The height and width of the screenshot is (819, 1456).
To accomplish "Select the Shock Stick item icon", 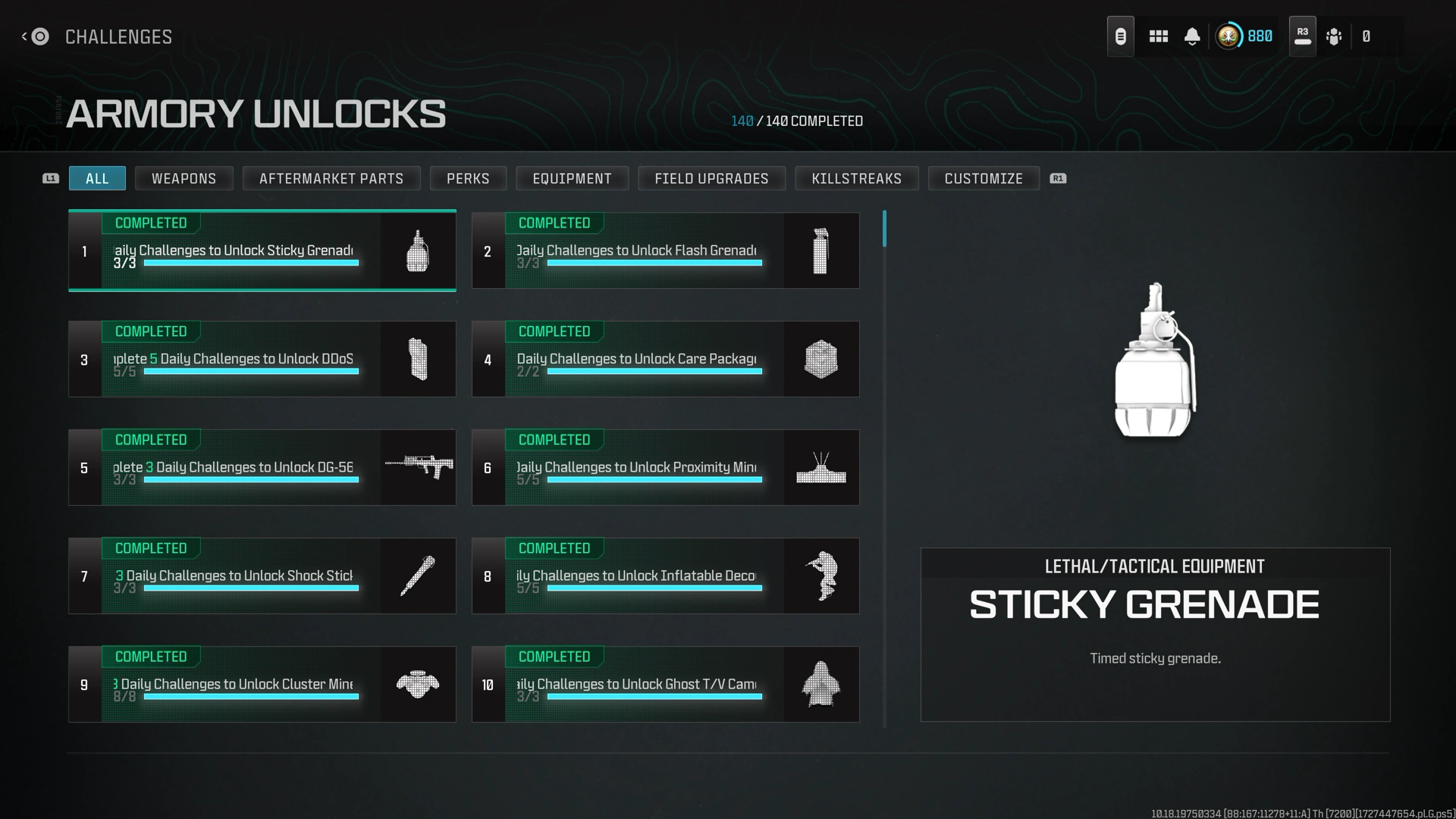I will [418, 576].
